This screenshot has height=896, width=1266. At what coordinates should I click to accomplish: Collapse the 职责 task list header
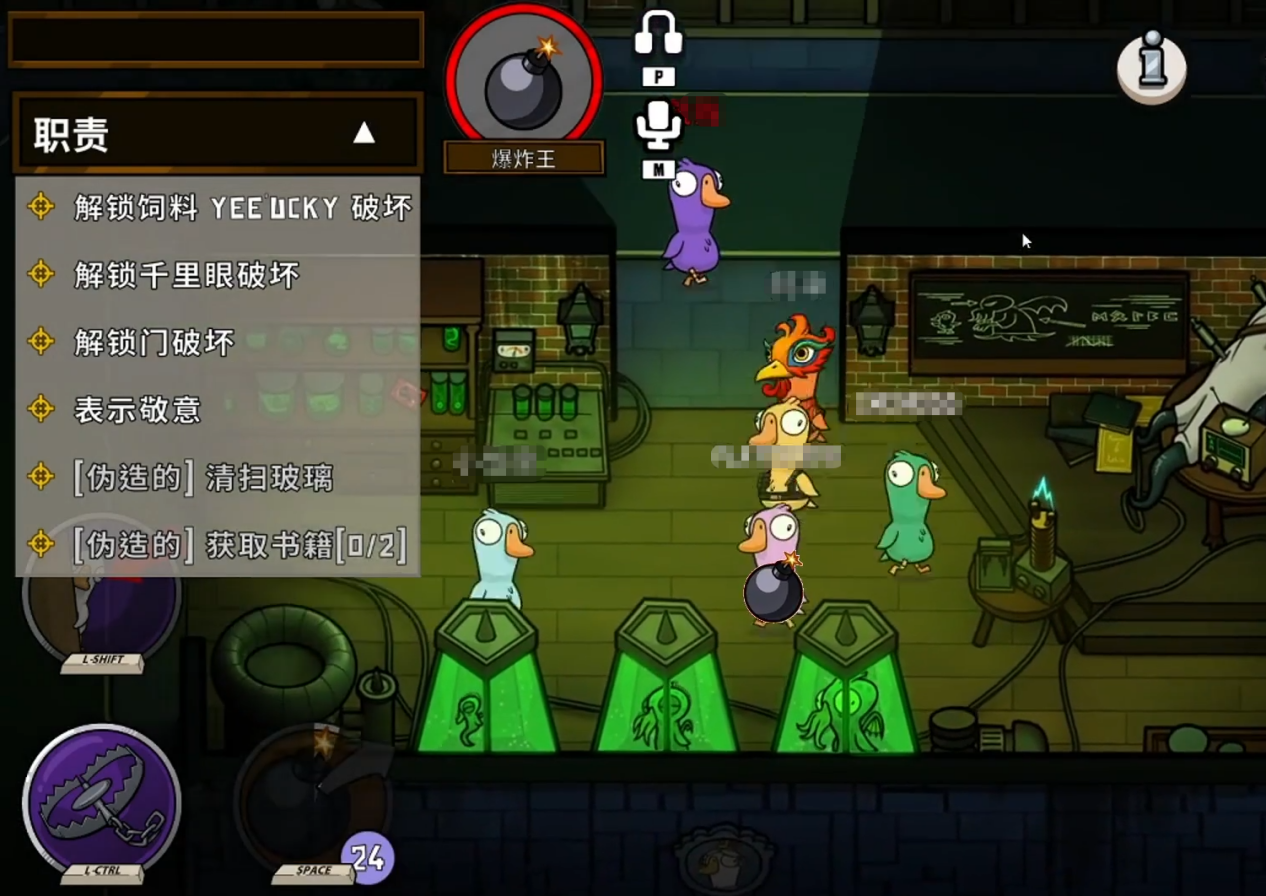click(x=364, y=133)
